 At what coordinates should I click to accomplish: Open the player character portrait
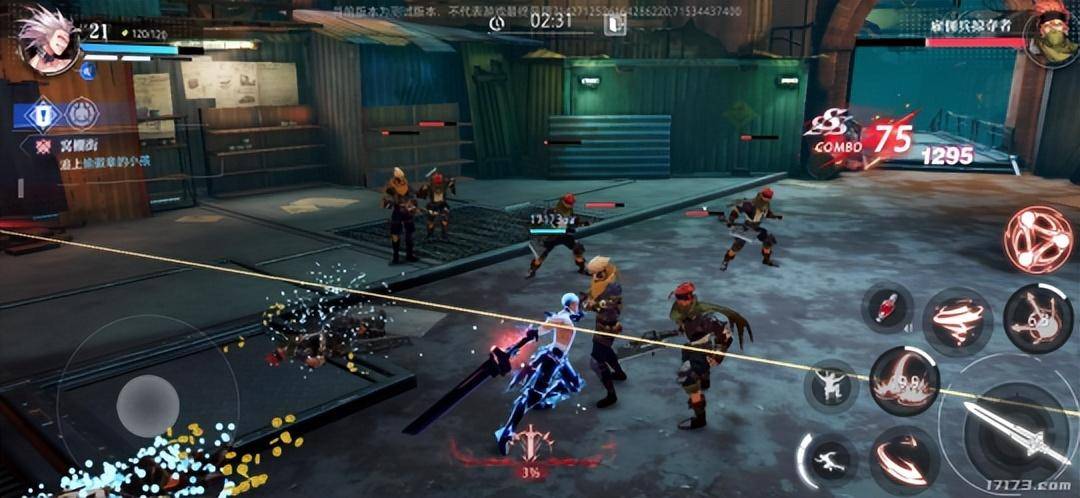[x=46, y=38]
